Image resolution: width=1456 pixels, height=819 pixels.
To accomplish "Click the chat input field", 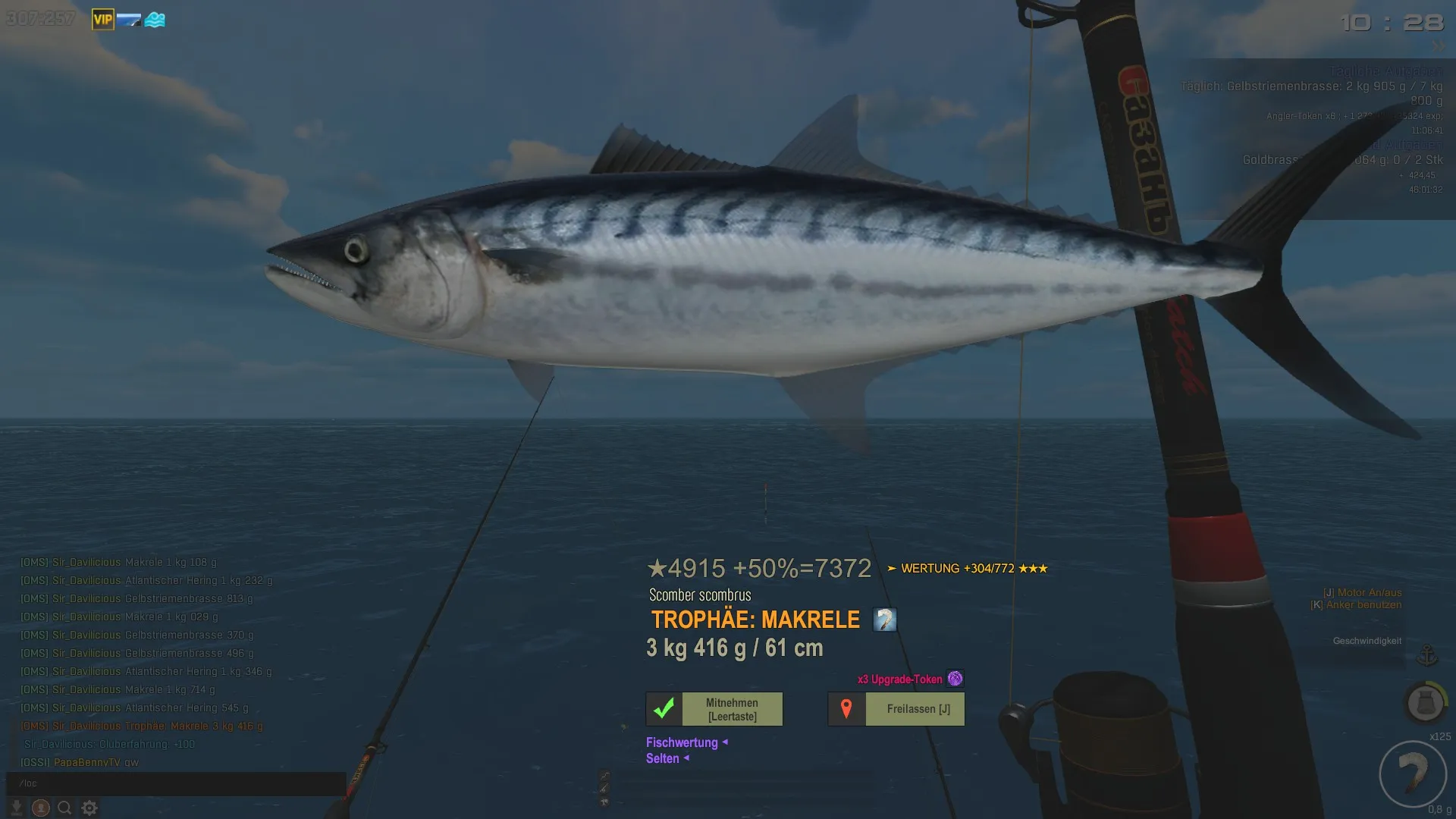I will click(x=176, y=783).
